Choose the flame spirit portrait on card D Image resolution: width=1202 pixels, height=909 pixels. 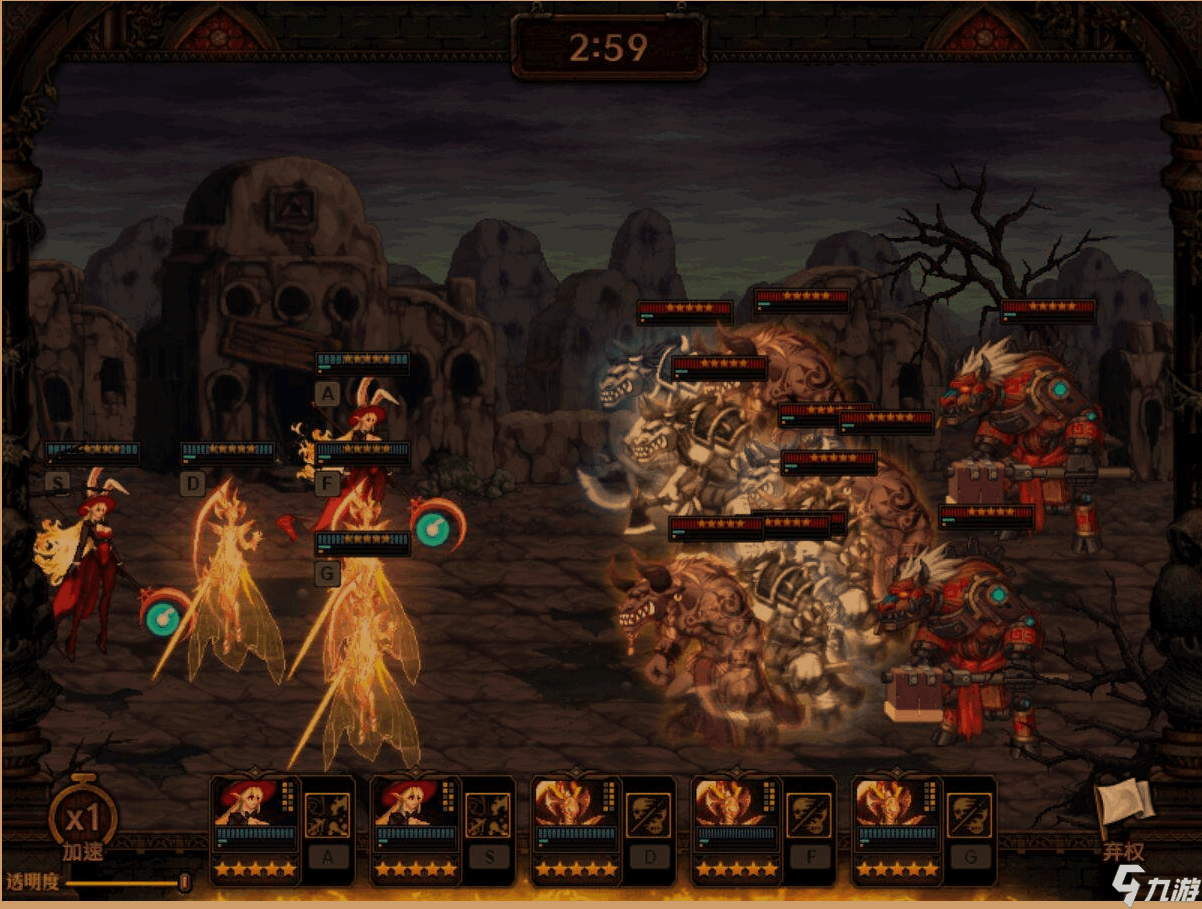[x=571, y=804]
